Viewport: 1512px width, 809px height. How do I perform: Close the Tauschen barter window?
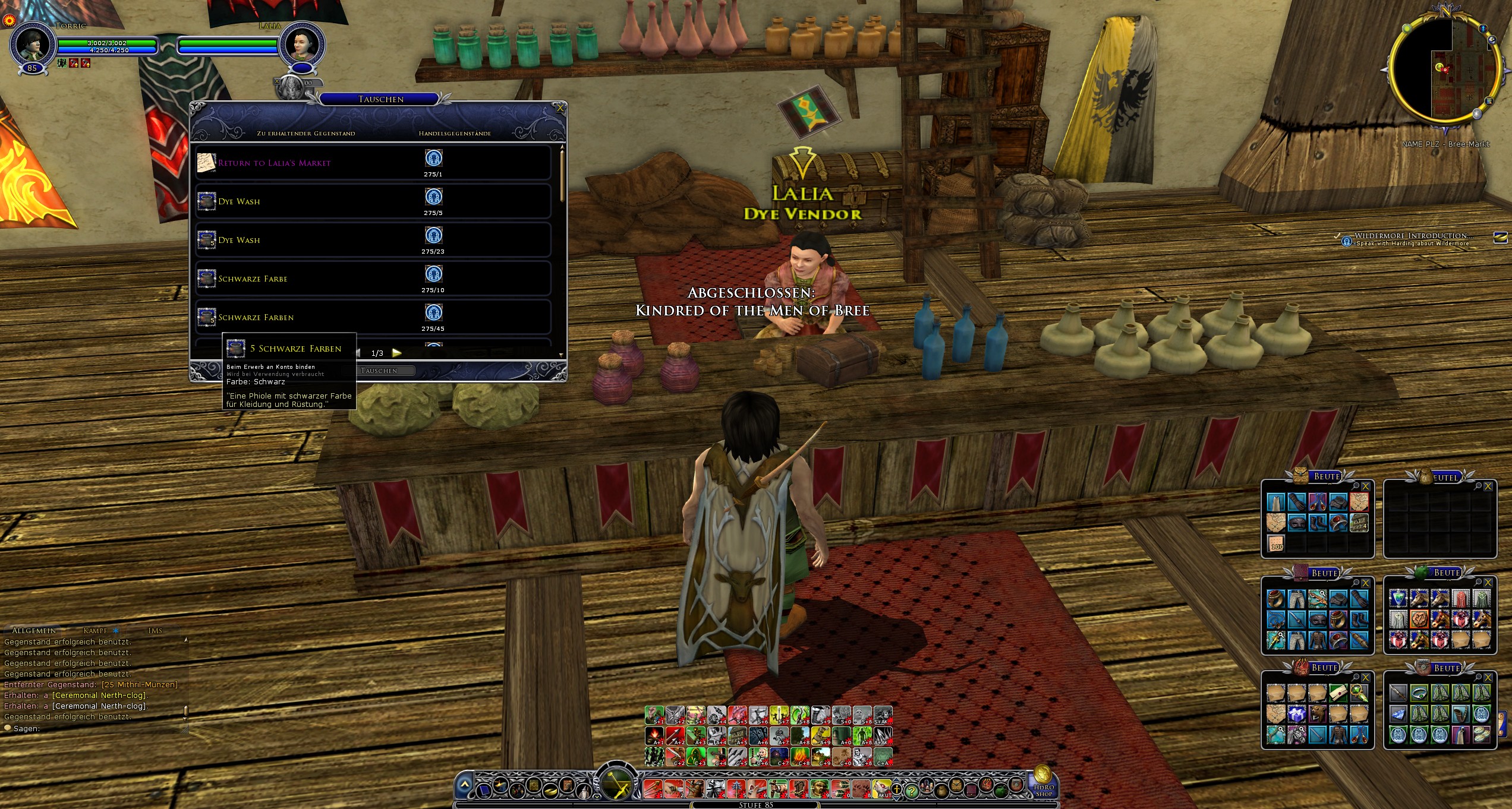coord(559,108)
